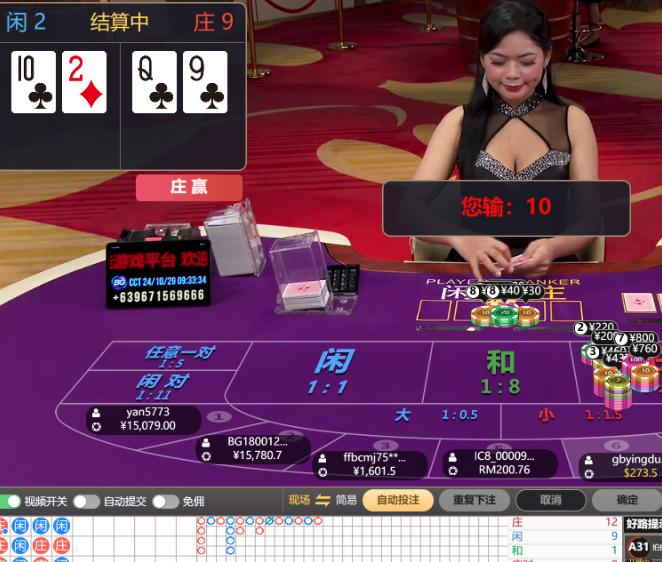The height and width of the screenshot is (562, 662).
Task: Click the 重复下注 repeat bet button
Action: (x=474, y=500)
